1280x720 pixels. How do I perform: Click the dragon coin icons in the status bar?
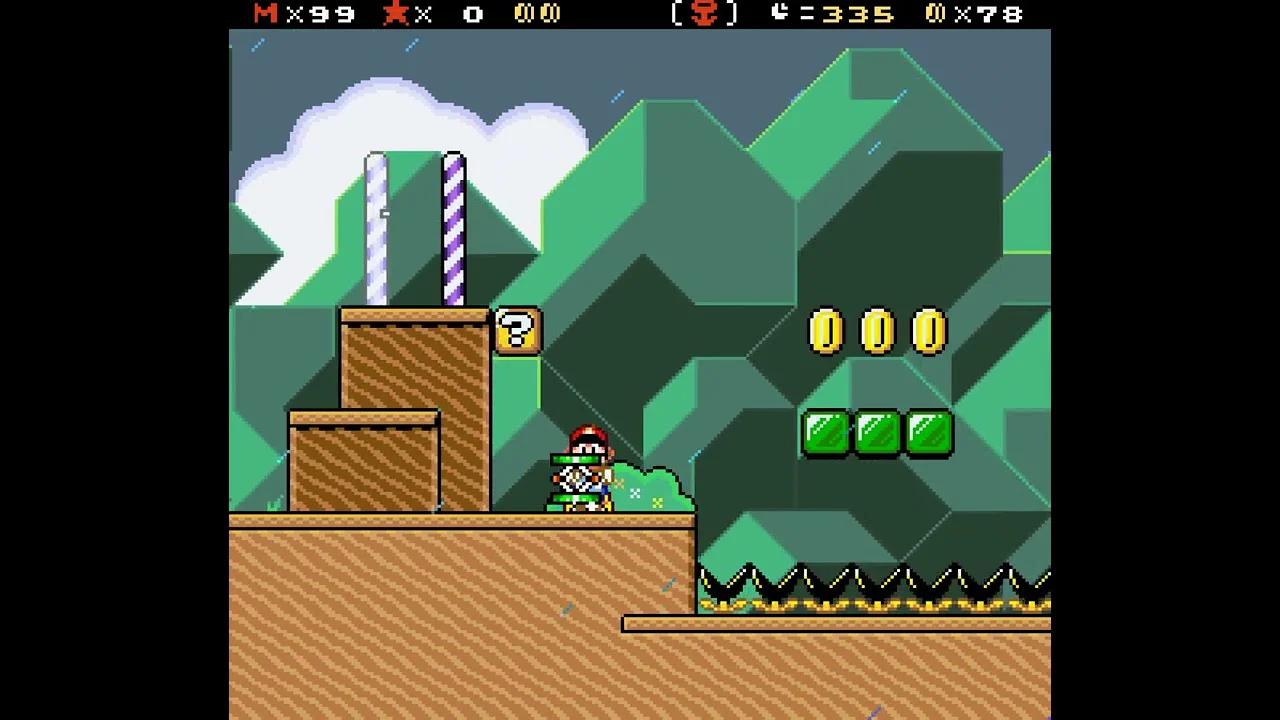538,15
